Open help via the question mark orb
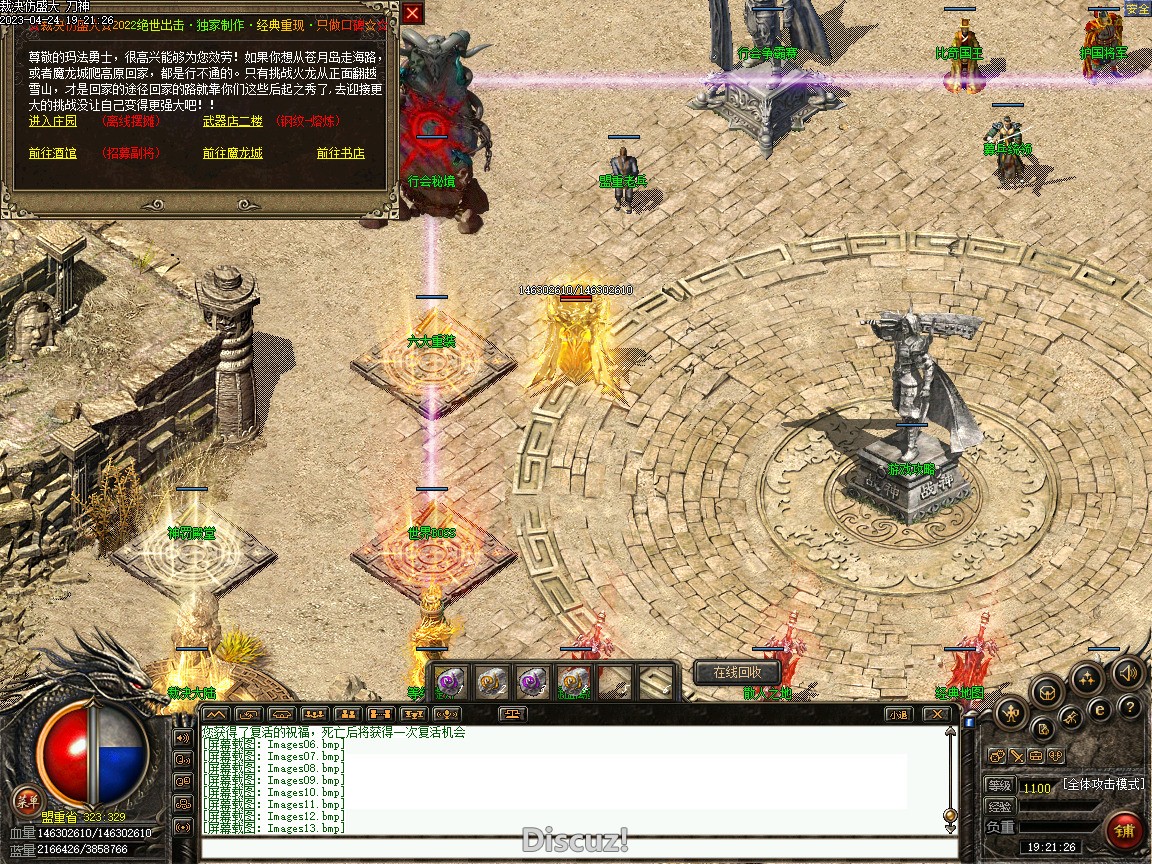Viewport: 1152px width, 864px height. coord(1129,707)
